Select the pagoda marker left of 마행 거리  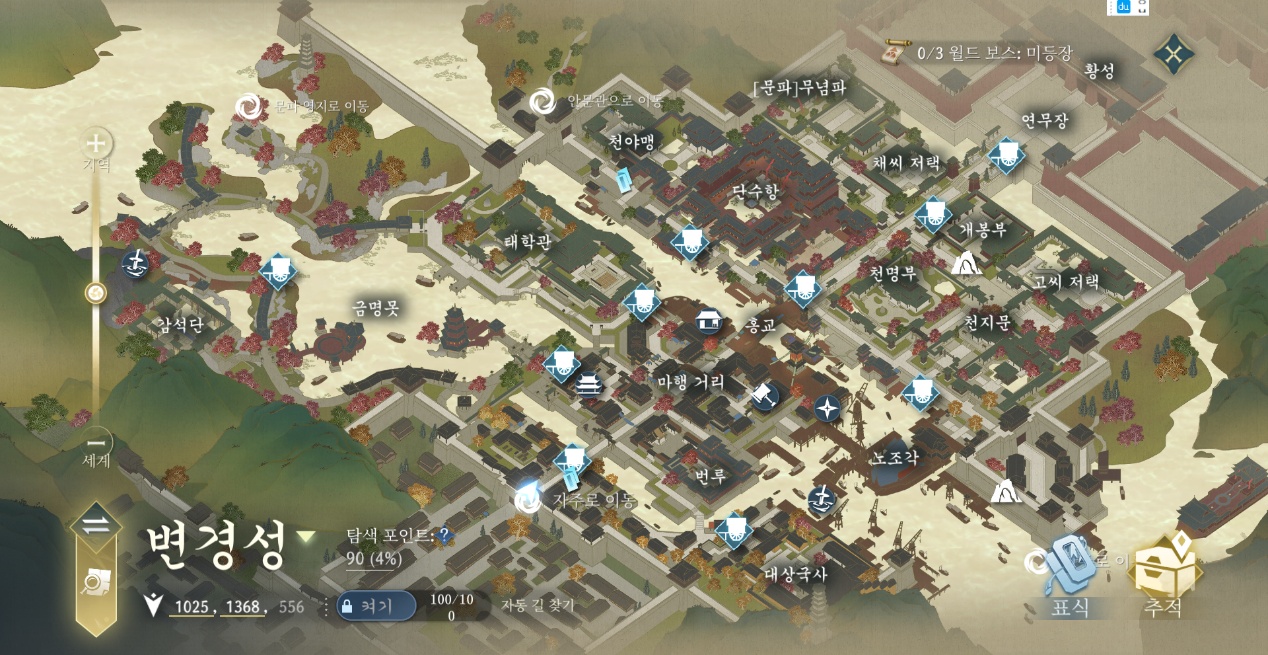tap(589, 386)
